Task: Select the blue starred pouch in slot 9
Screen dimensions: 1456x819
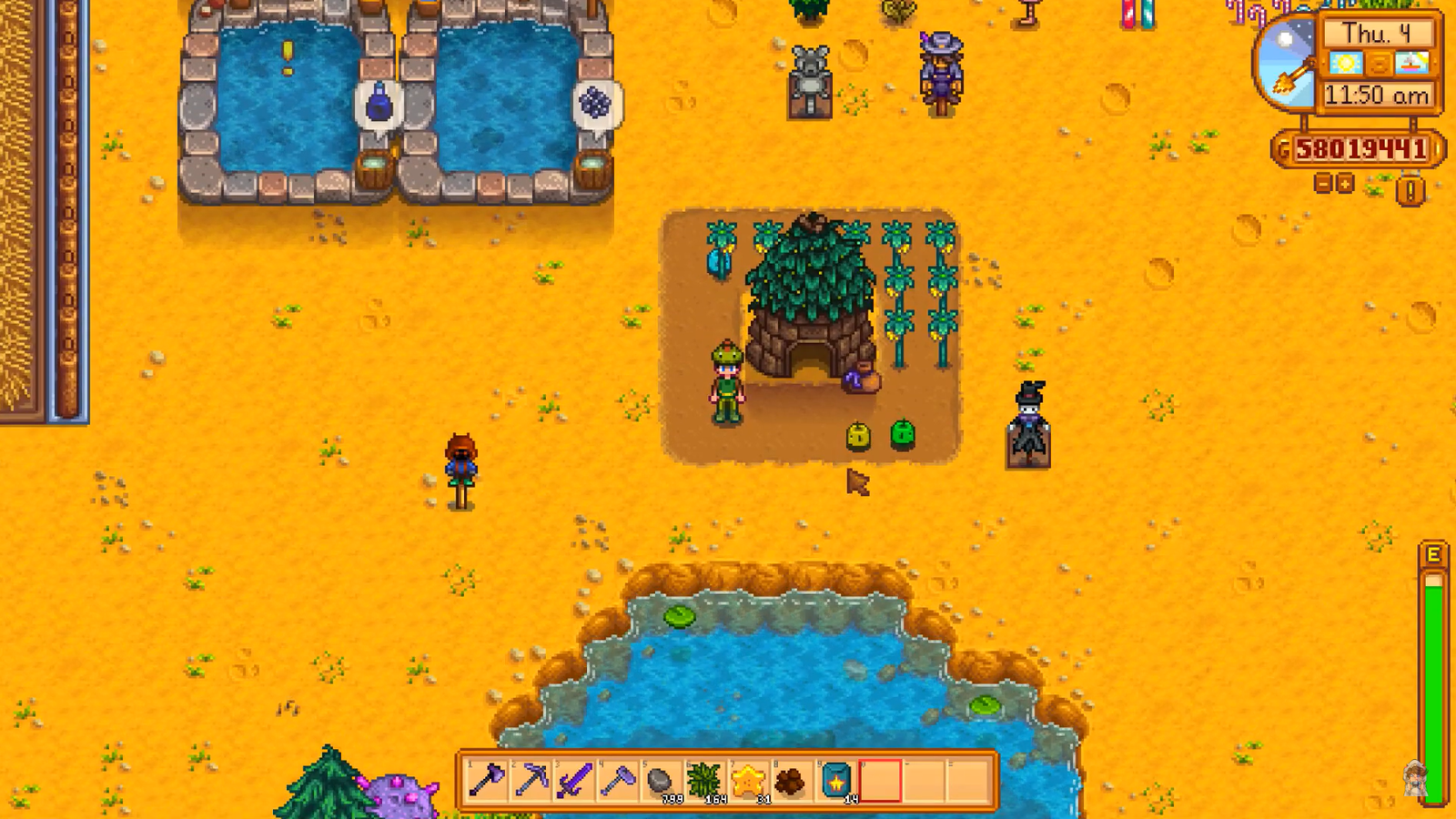Action: click(x=835, y=779)
